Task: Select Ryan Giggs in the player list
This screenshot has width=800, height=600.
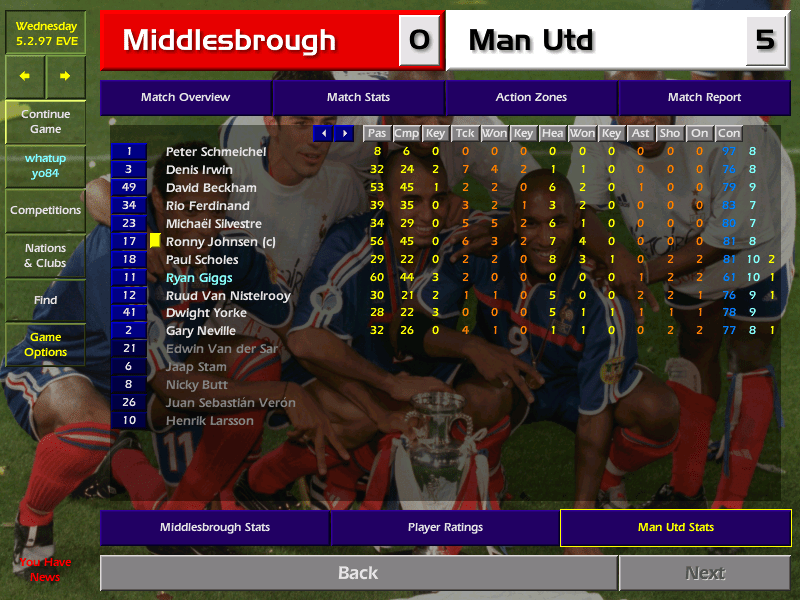Action: (199, 277)
